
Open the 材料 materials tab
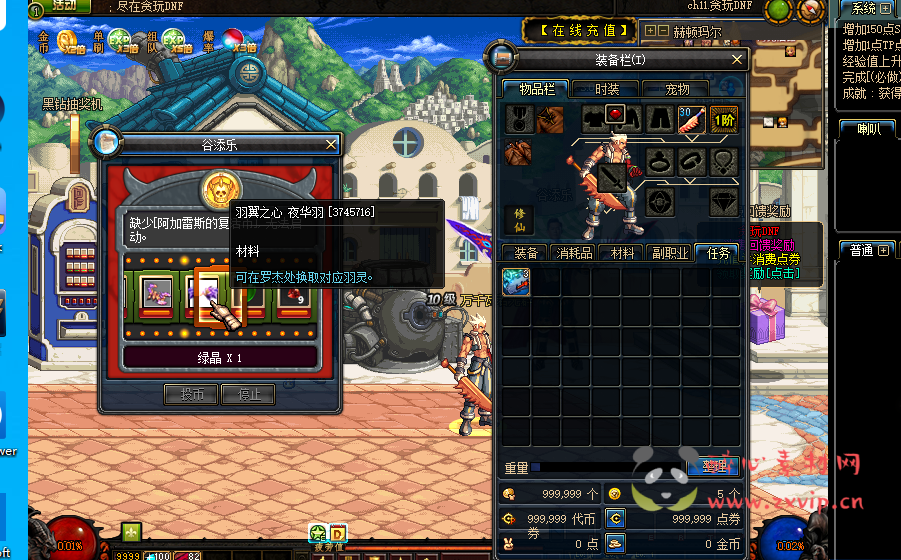pyautogui.click(x=622, y=253)
